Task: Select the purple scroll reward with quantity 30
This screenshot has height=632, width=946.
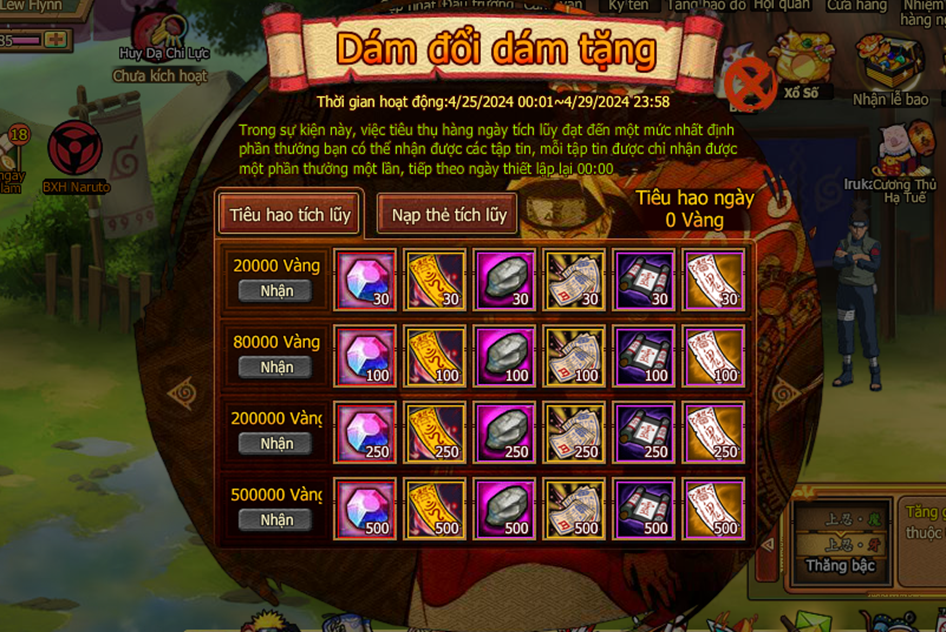Action: click(644, 279)
